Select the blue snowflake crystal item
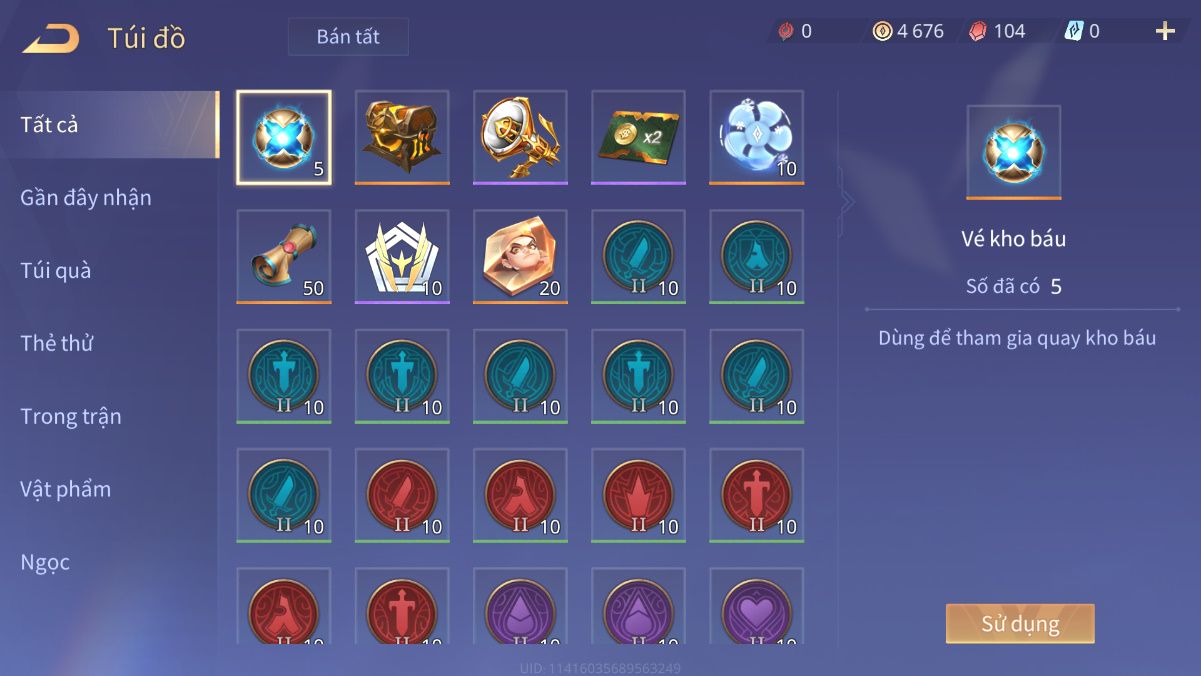Screen dimensions: 1201x676 [757, 137]
